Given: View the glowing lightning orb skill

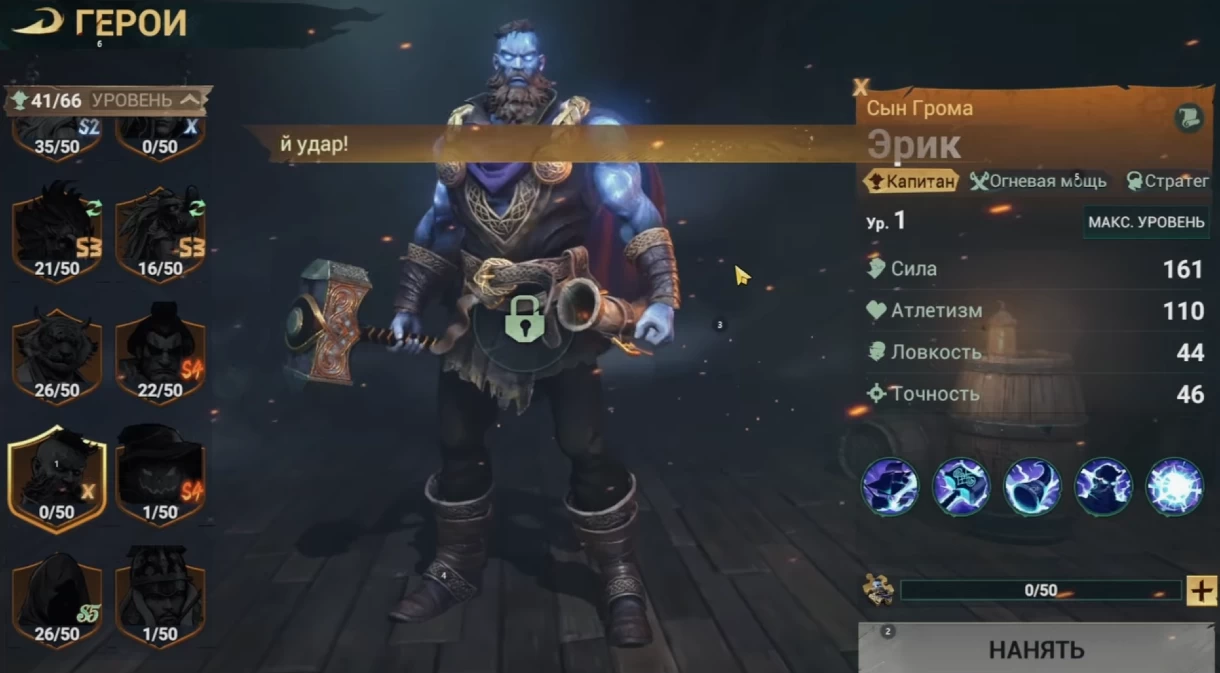Looking at the screenshot, I should (1173, 487).
